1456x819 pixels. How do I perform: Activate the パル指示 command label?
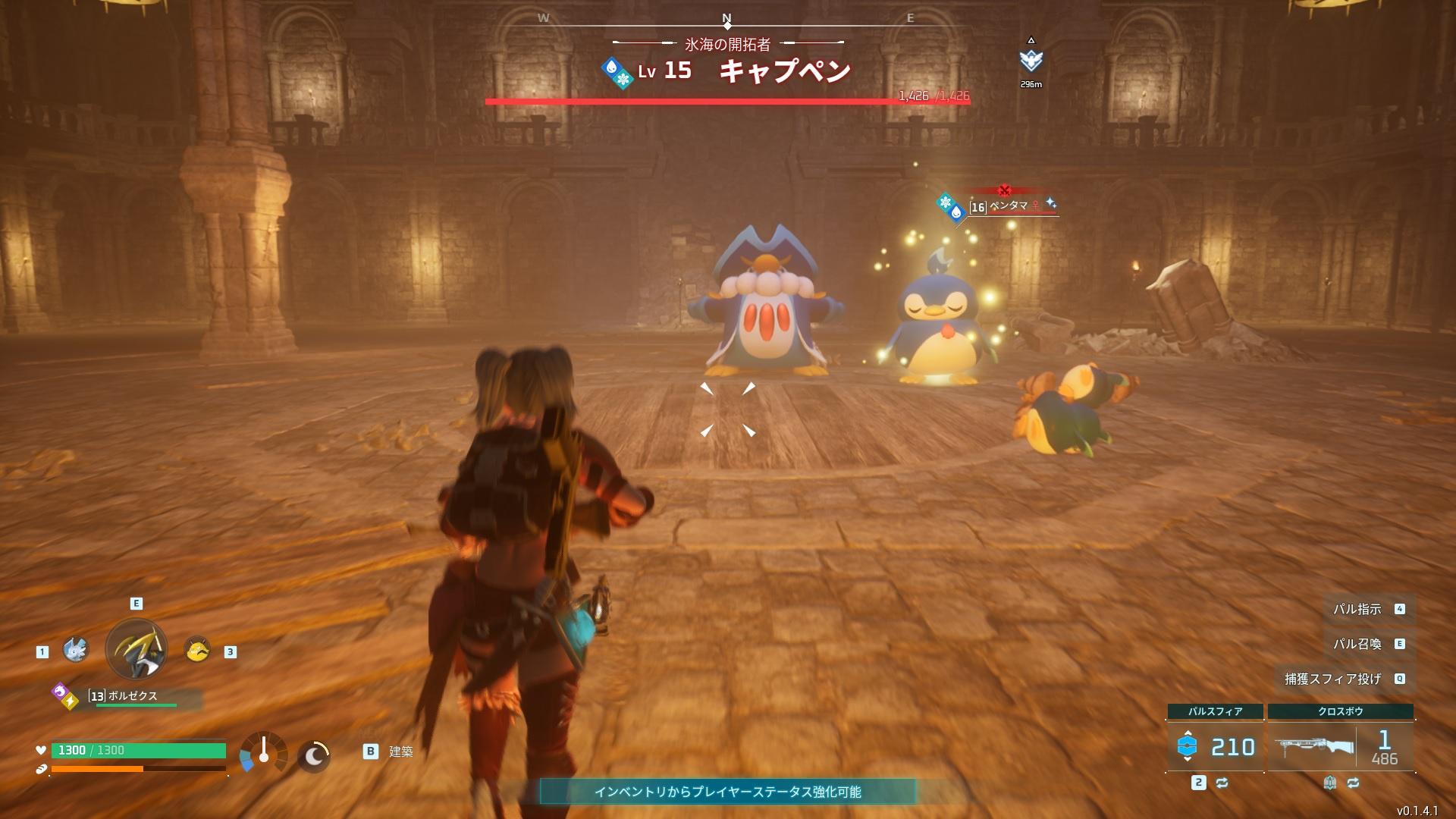1357,609
